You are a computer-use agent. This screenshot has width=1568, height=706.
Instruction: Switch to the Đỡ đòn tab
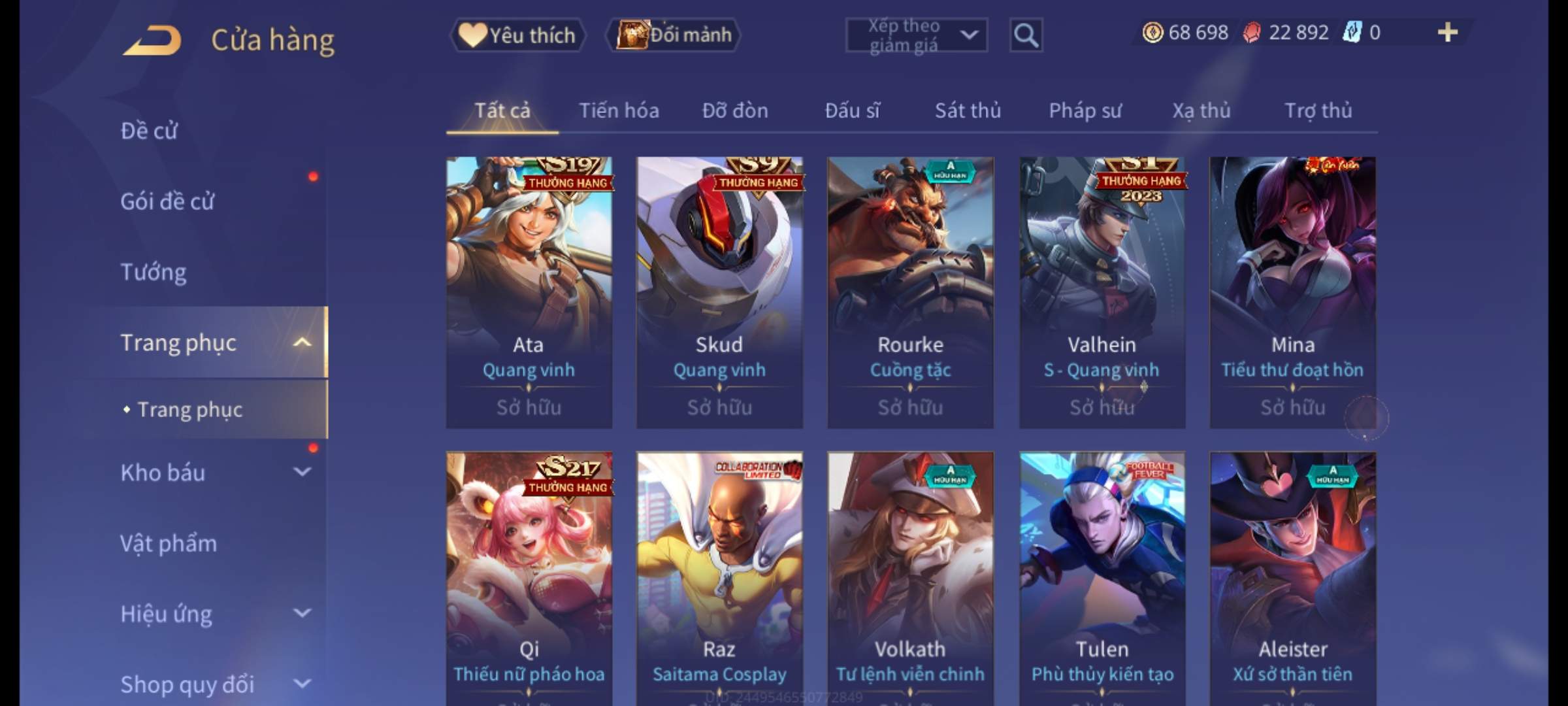(735, 111)
